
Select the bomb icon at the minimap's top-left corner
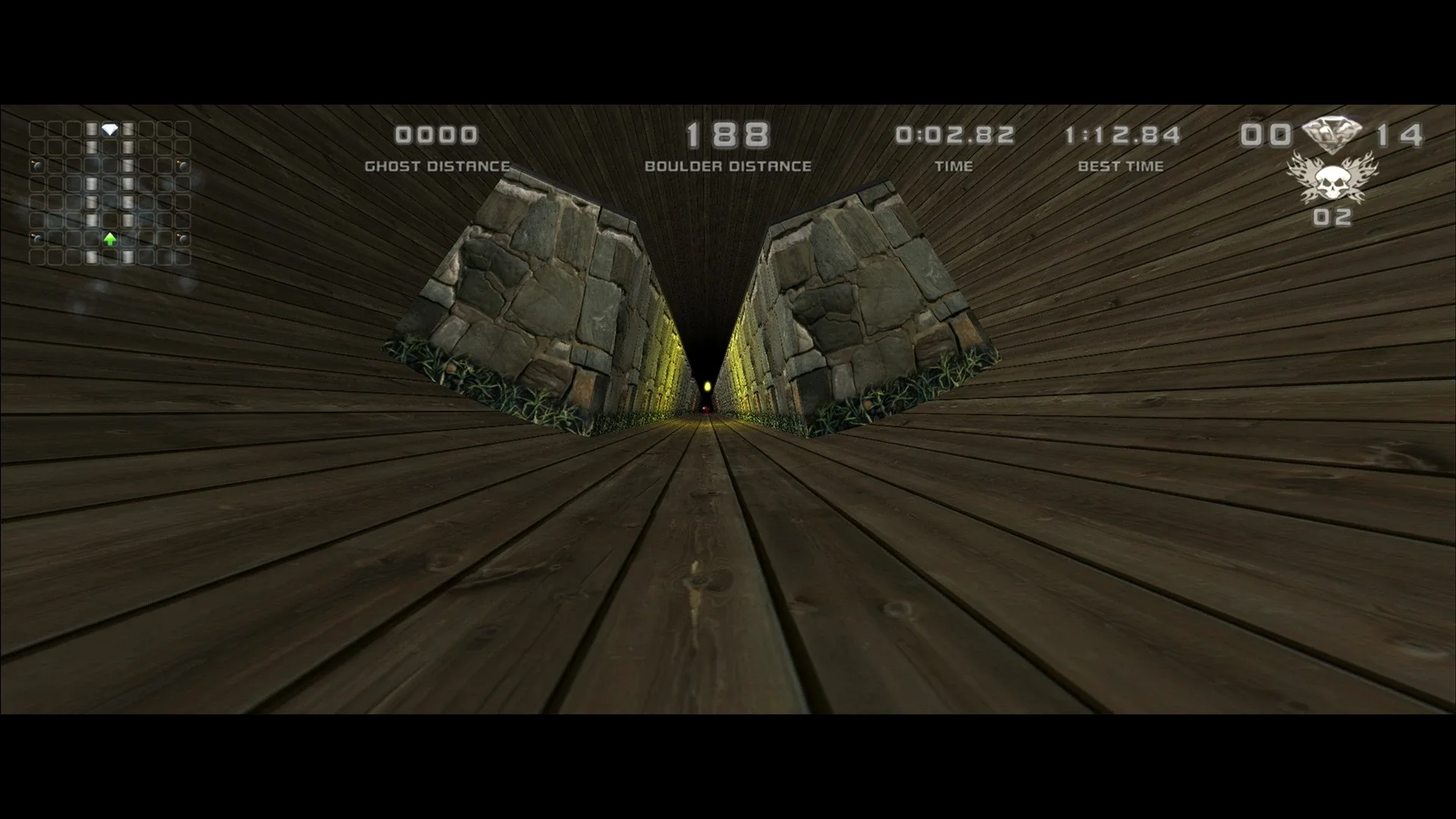click(x=36, y=166)
